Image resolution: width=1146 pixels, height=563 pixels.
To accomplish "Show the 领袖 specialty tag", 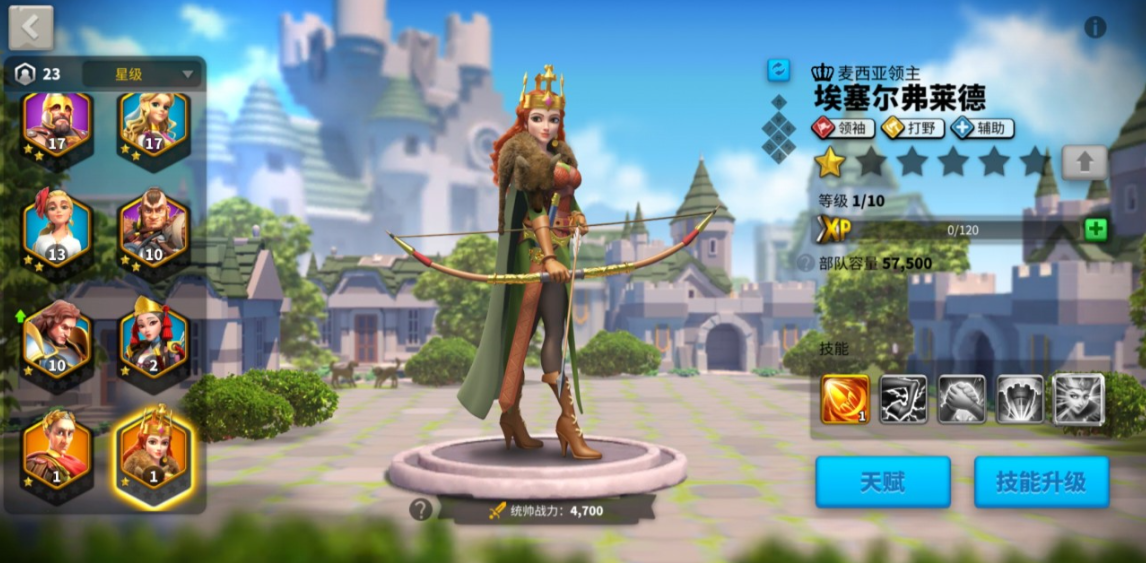I will click(x=843, y=128).
